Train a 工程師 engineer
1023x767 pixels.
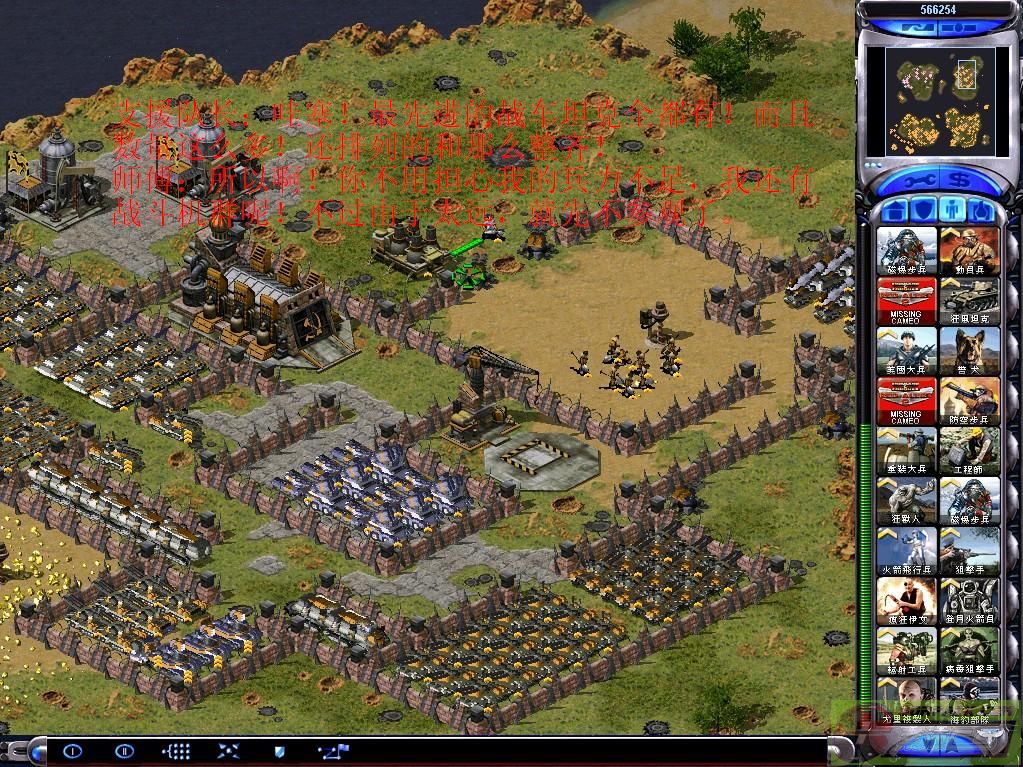pos(969,451)
